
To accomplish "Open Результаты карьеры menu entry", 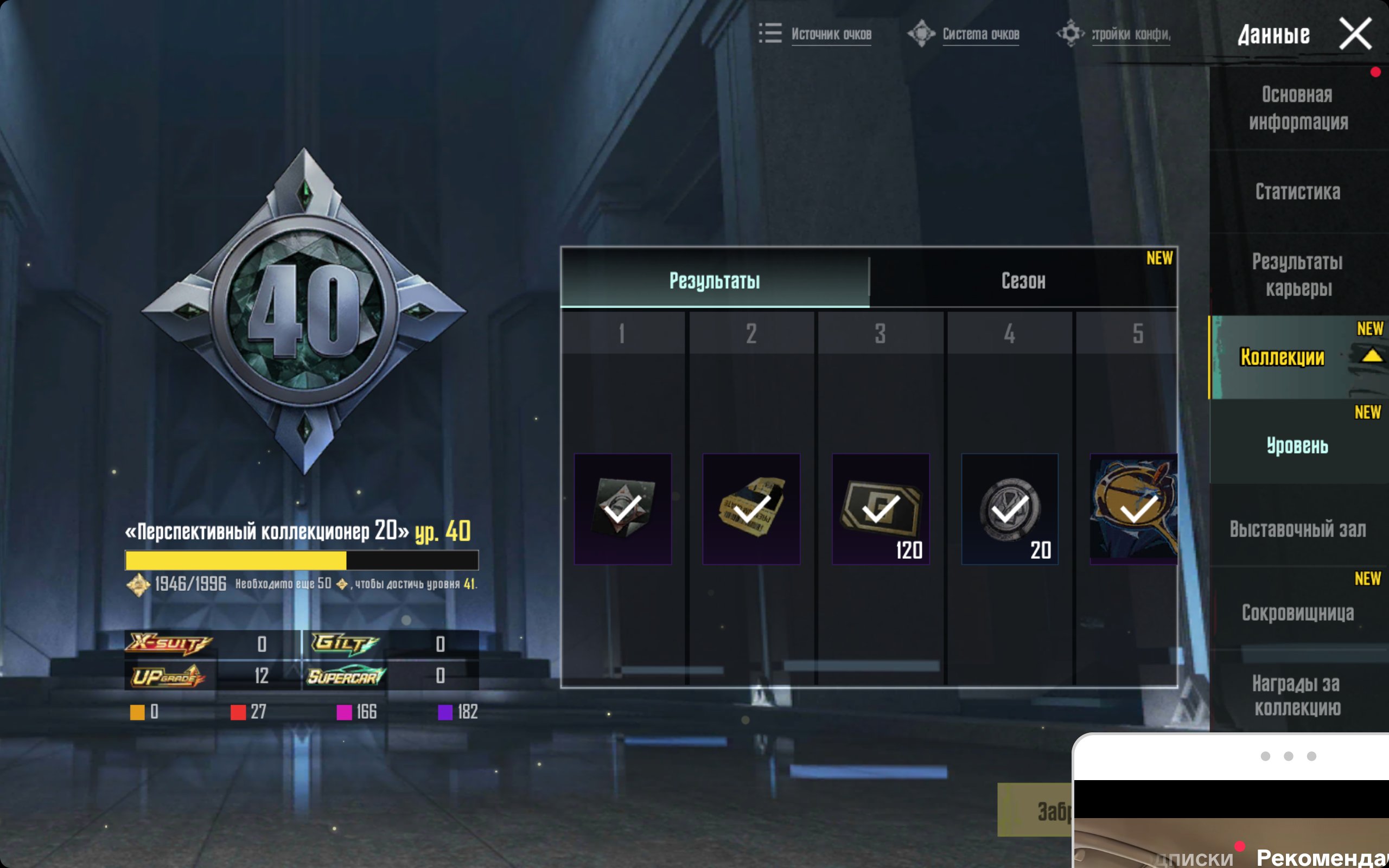I will (x=1298, y=275).
